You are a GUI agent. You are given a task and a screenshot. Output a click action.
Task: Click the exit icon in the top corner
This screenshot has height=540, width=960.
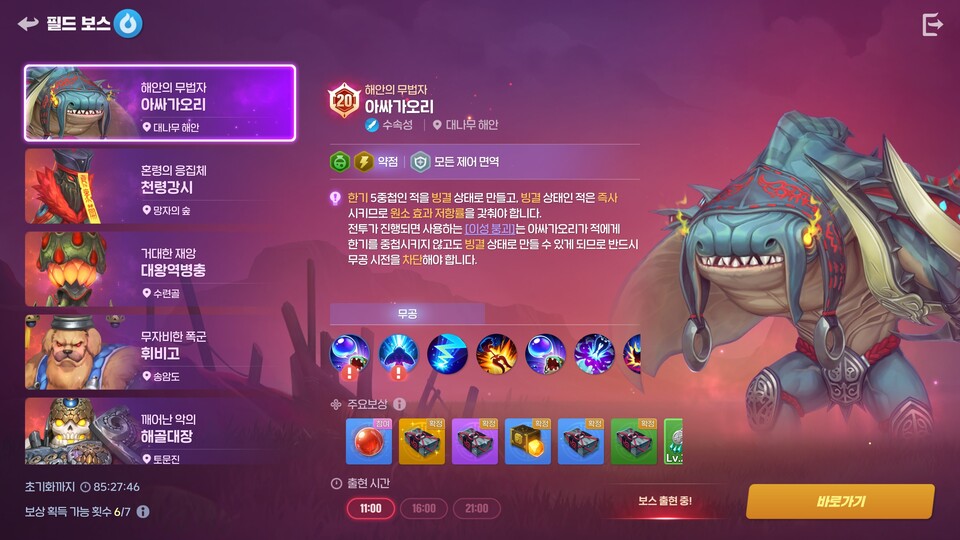point(932,25)
